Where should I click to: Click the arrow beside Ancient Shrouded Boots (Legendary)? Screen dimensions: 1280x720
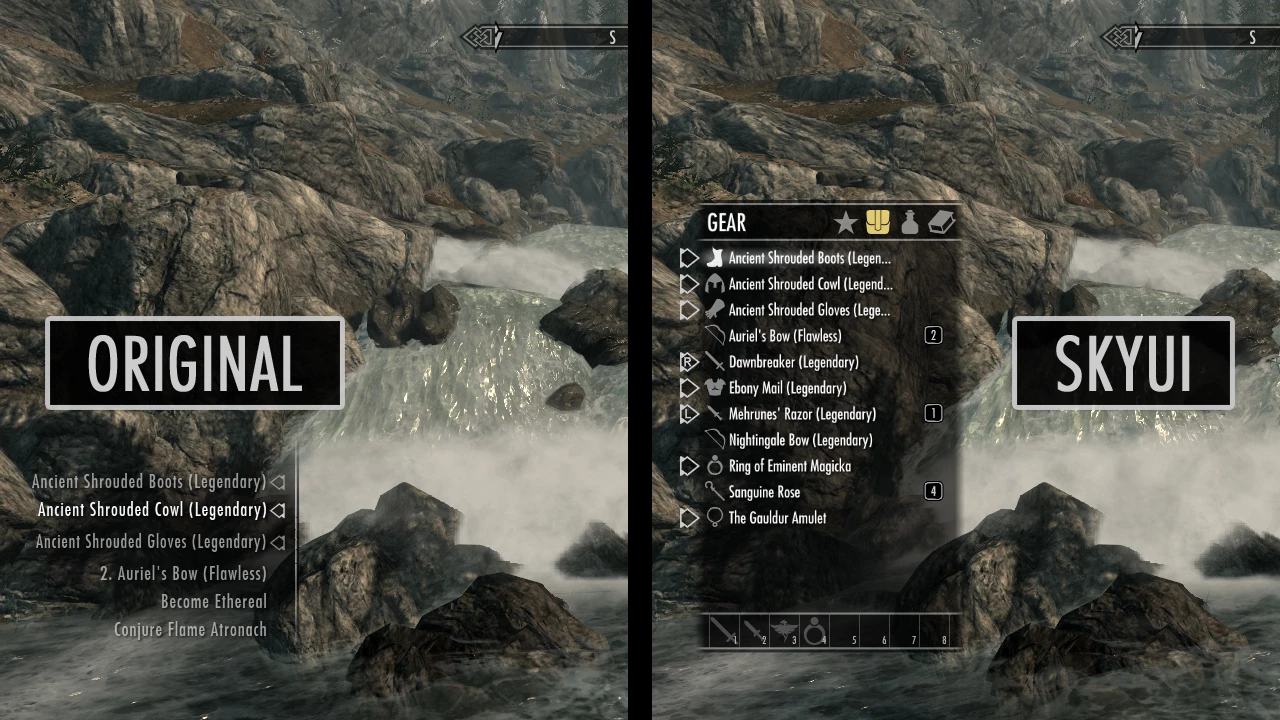[x=277, y=481]
